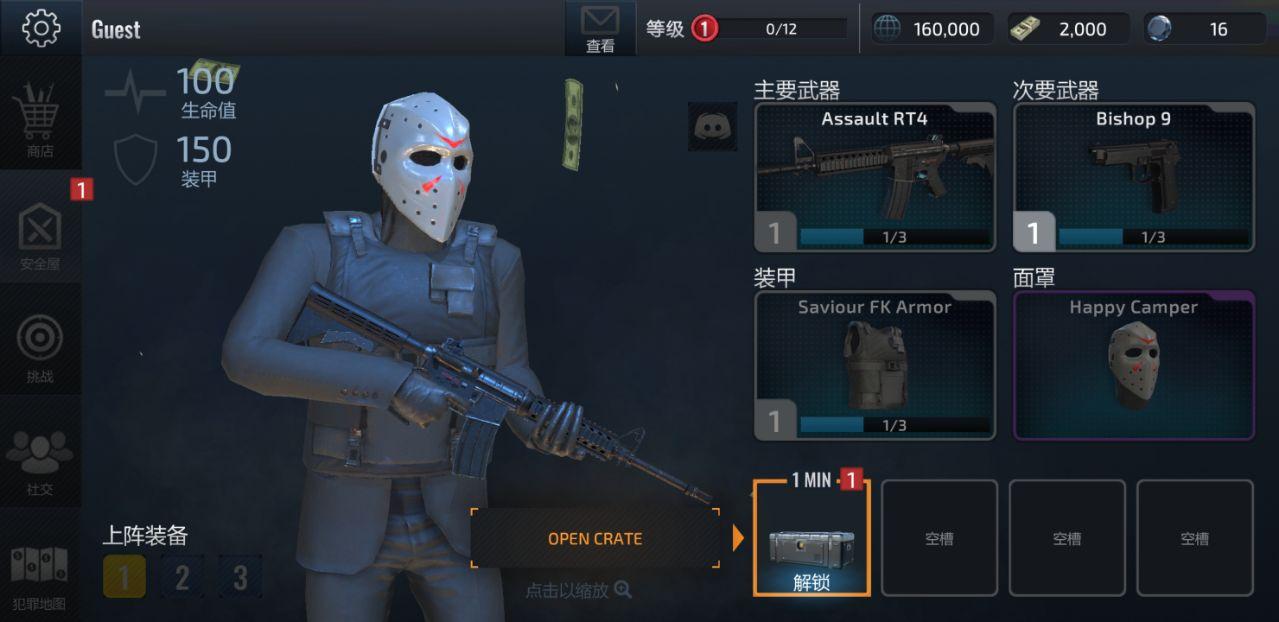Click the OPEN CRATE button
This screenshot has height=622, width=1279.
(595, 538)
